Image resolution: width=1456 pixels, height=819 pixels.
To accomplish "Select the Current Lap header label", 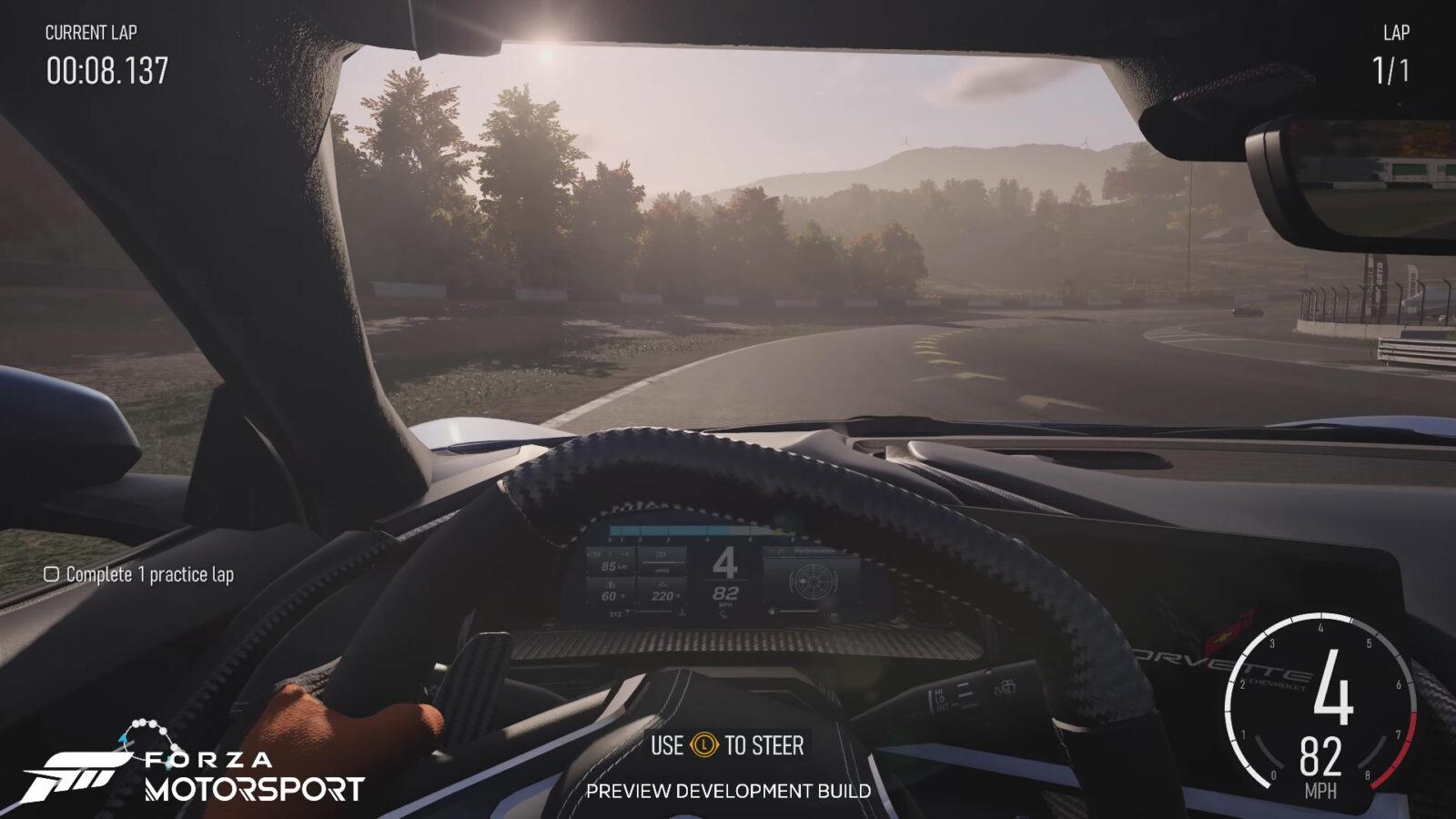I will click(x=91, y=31).
